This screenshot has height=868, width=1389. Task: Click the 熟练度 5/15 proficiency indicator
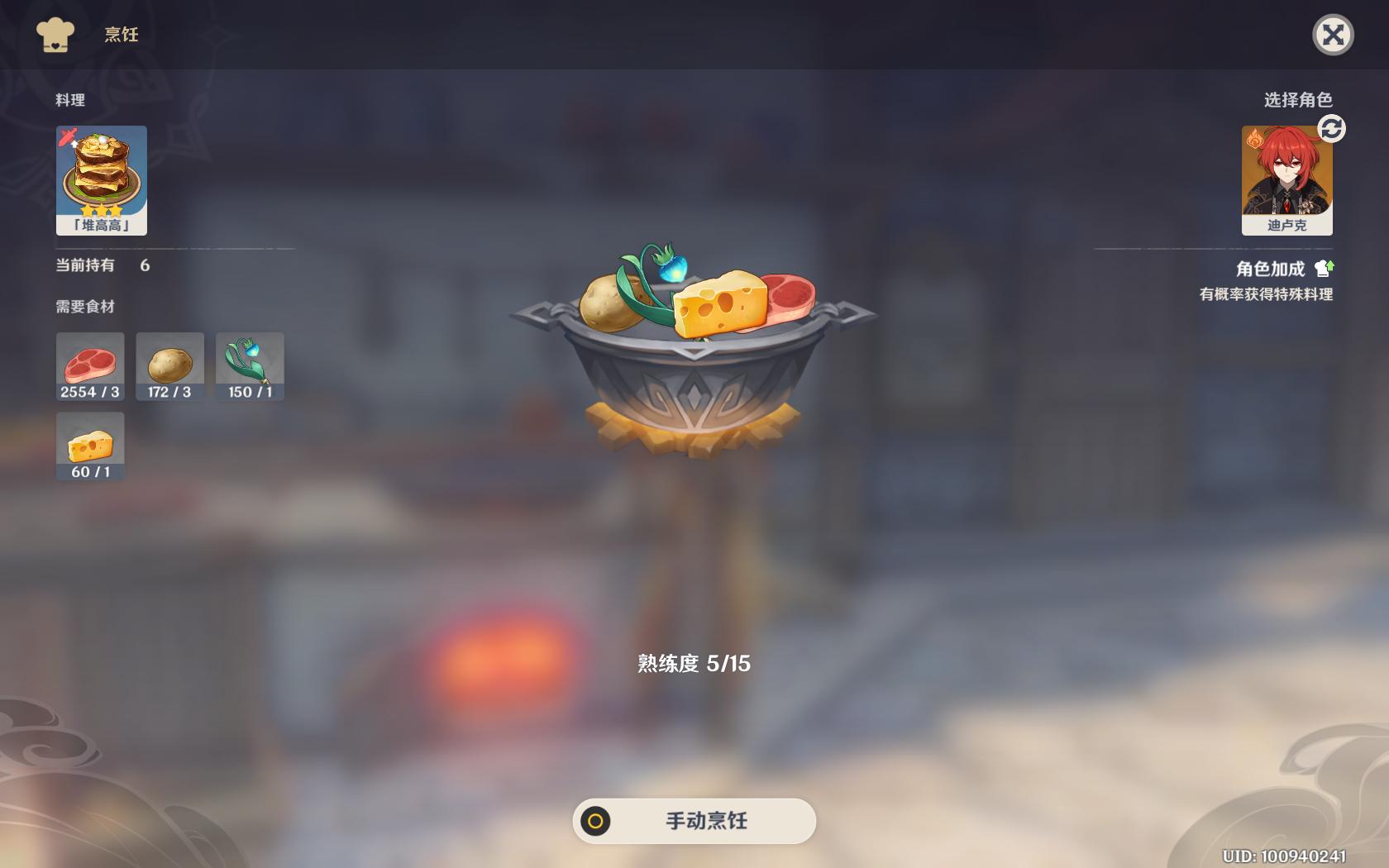tap(693, 663)
